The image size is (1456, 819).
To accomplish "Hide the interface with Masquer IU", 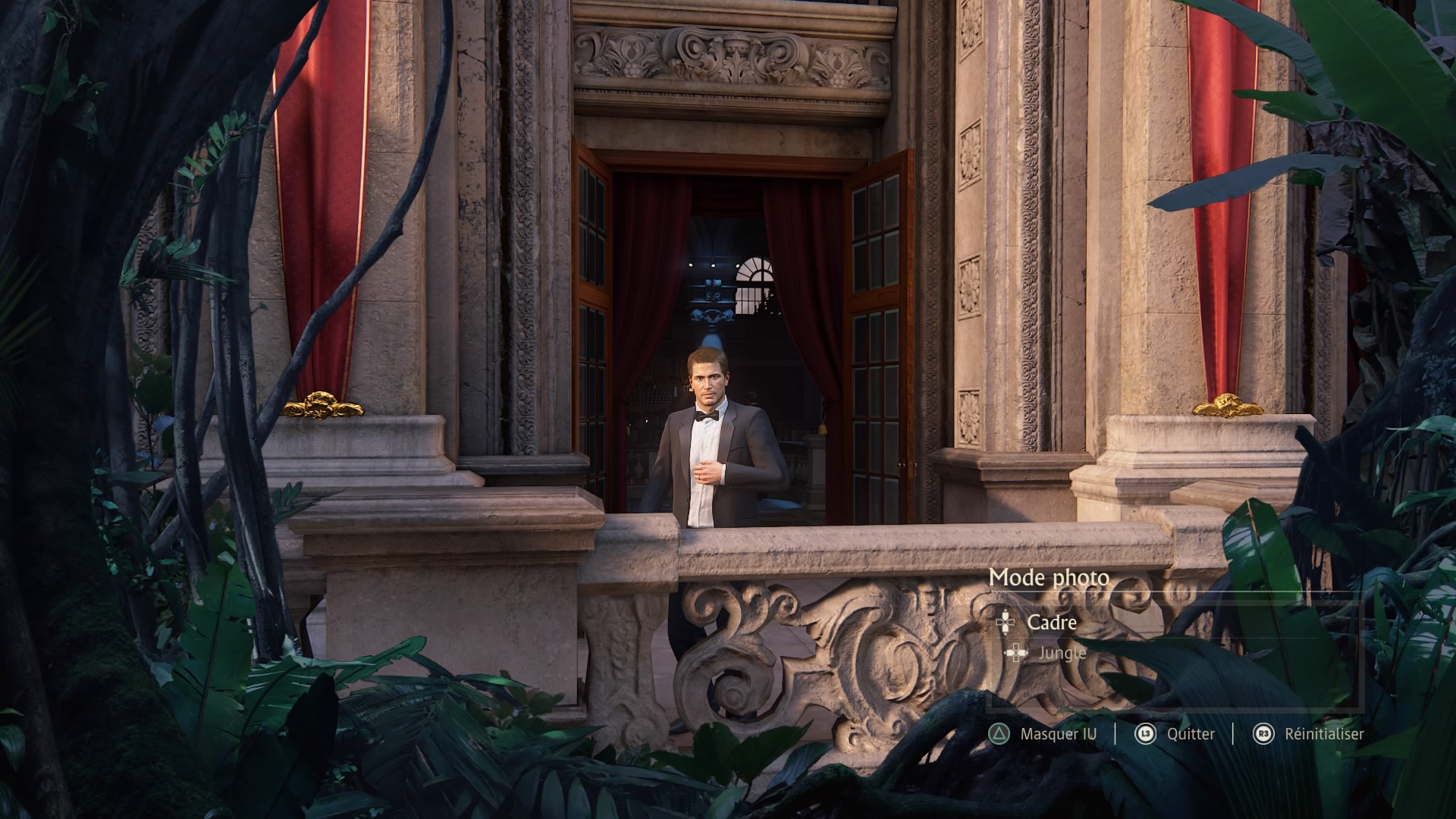I will coord(1057,734).
